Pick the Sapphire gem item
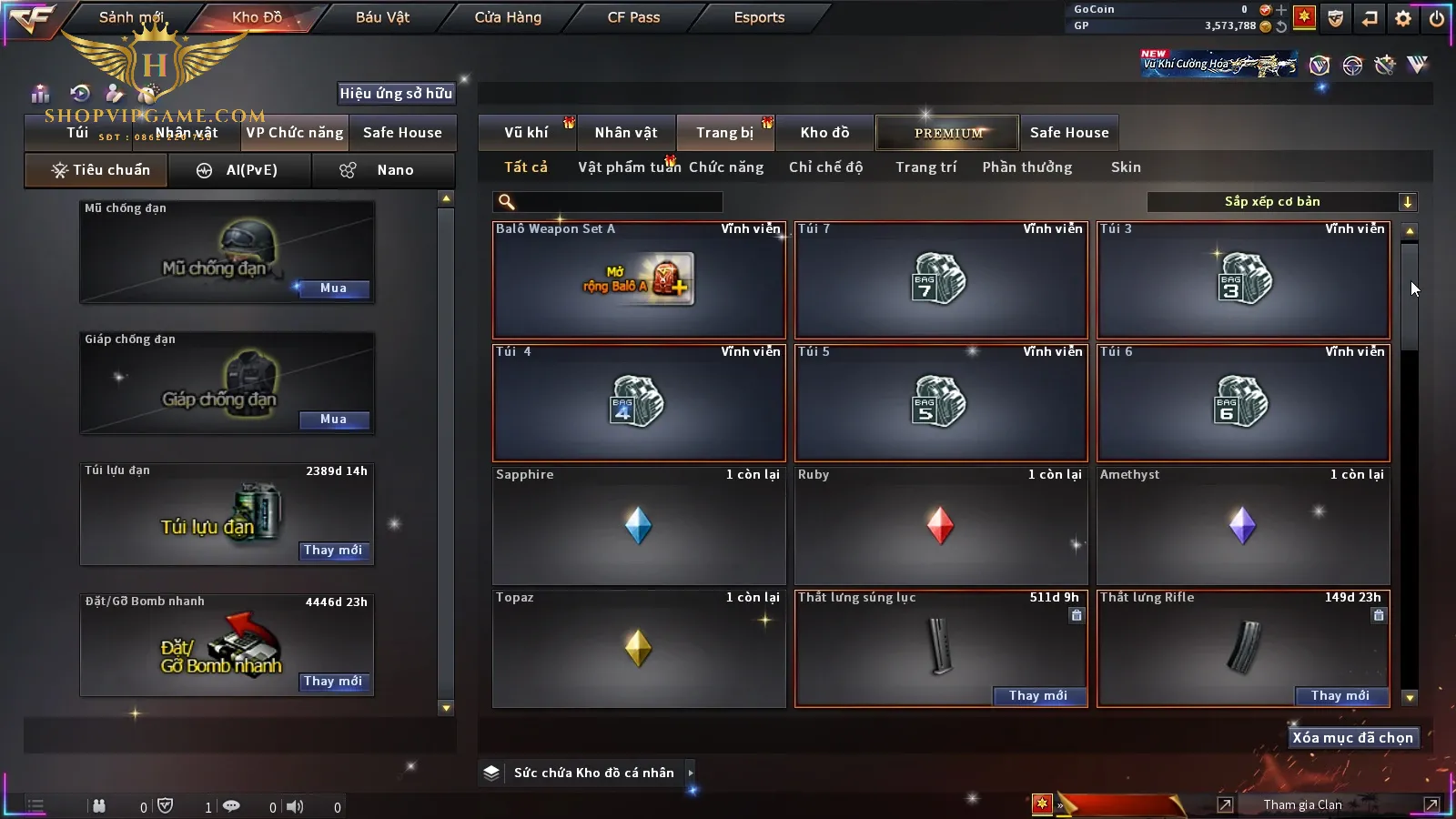The width and height of the screenshot is (1456, 819). 639,526
